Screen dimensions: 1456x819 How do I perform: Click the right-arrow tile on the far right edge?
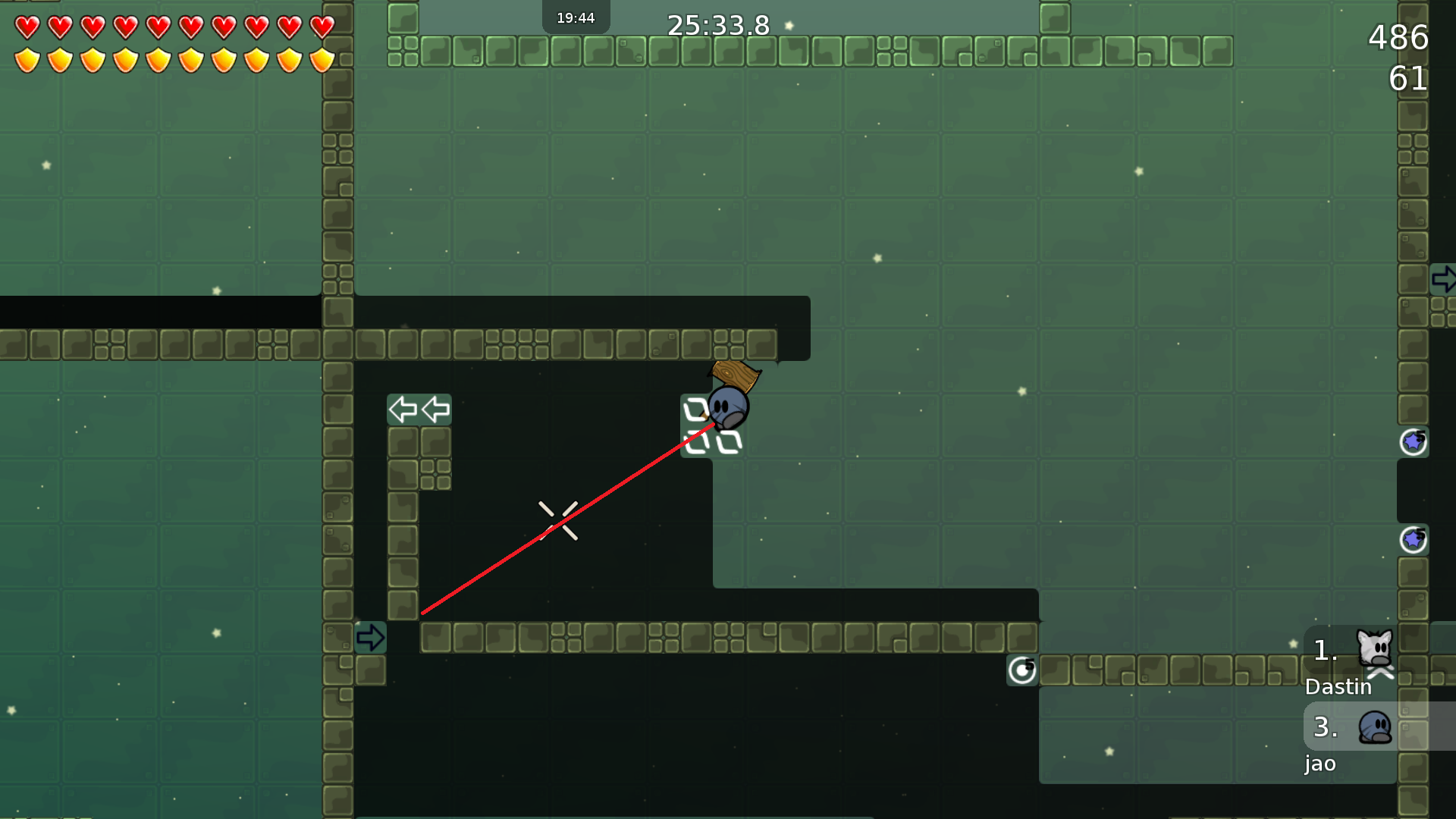1445,279
